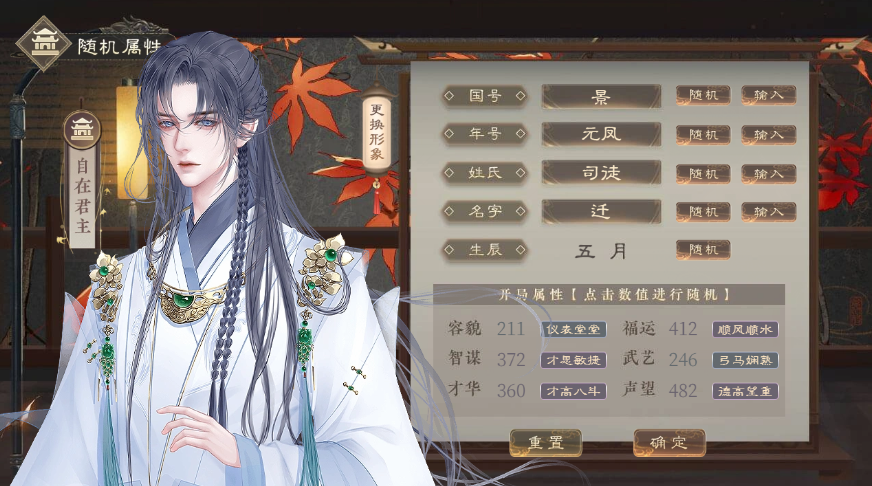Screen dimensions: 872x486
Task: Click the 重置 reset button
Action: tap(545, 442)
